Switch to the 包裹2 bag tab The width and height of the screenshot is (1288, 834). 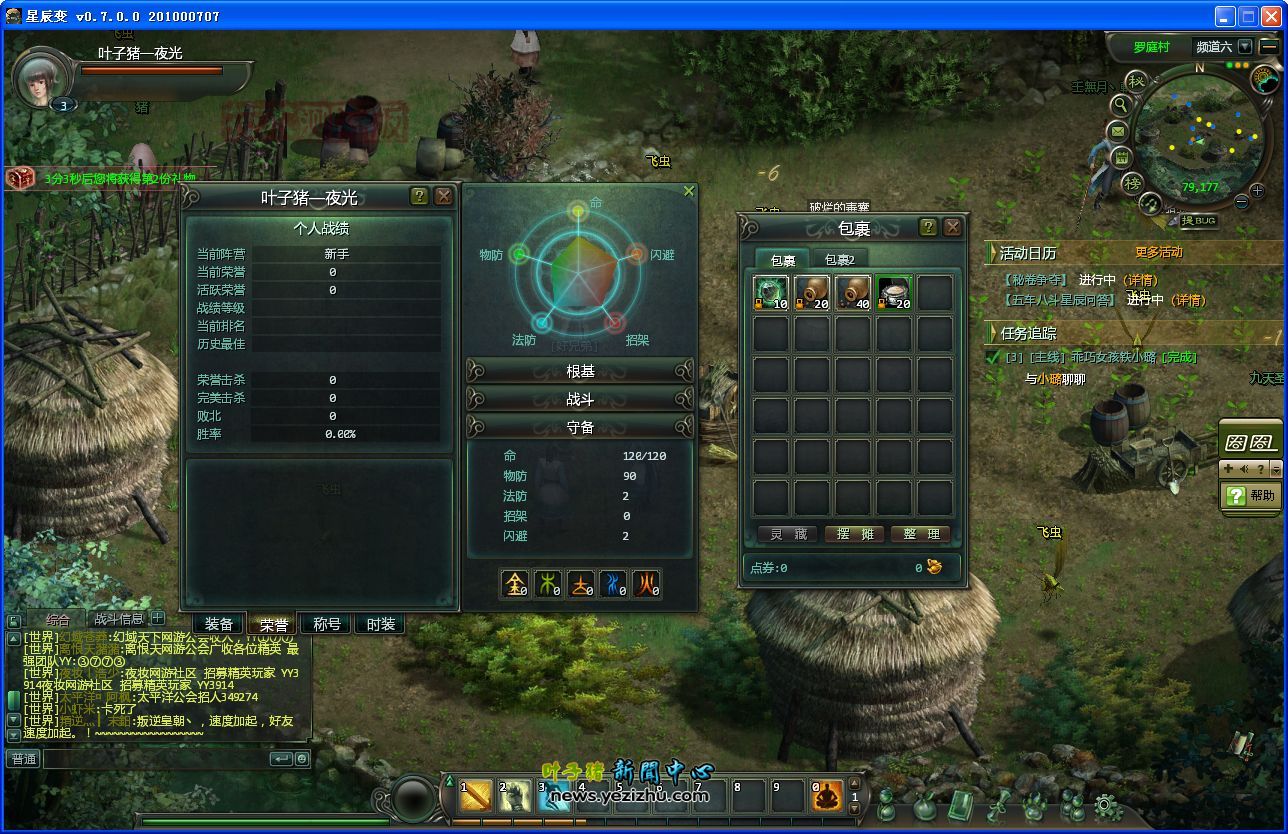click(839, 260)
